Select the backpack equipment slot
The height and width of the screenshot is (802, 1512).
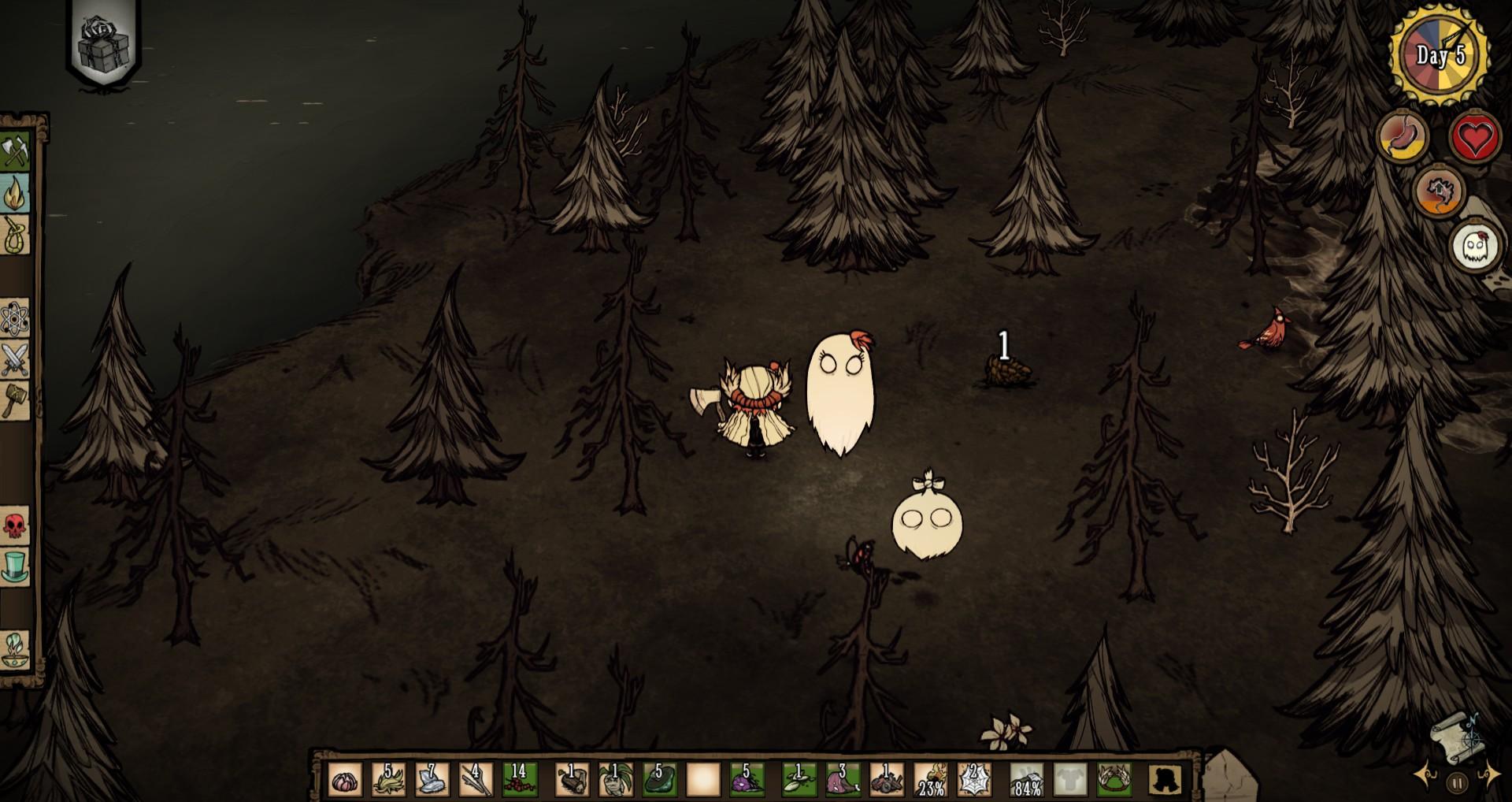[x=1164, y=780]
